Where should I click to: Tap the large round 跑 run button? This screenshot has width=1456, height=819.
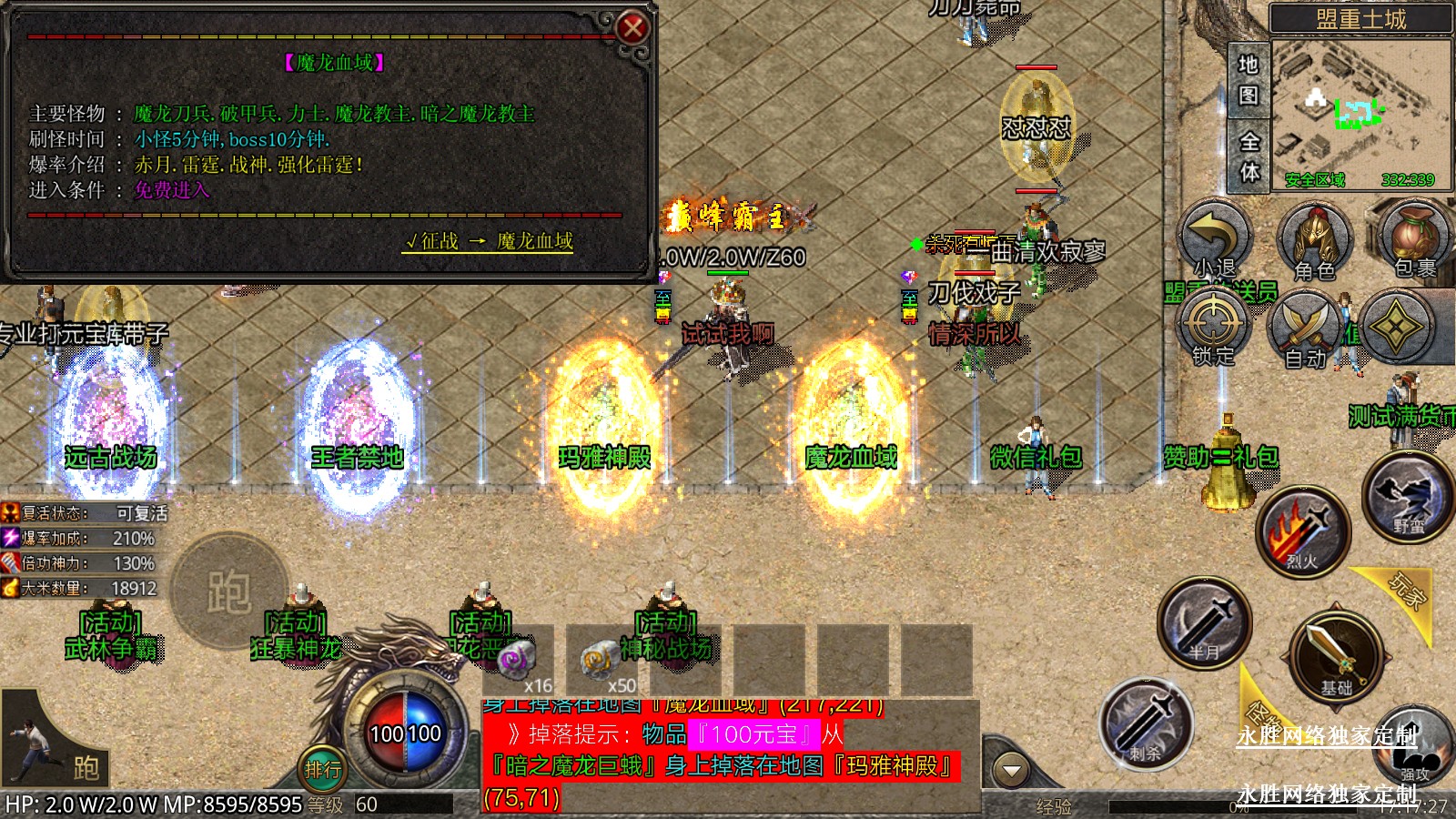[228, 591]
